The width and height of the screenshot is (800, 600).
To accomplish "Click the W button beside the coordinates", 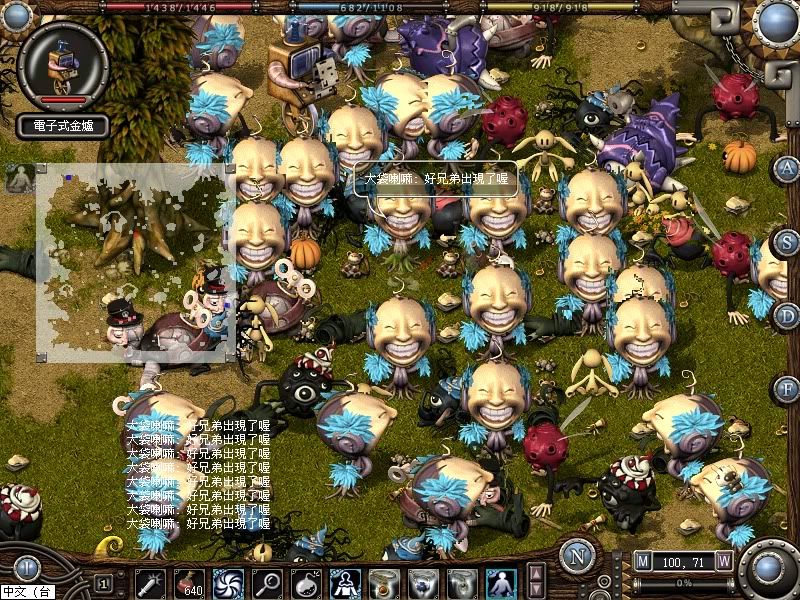I will pos(724,561).
